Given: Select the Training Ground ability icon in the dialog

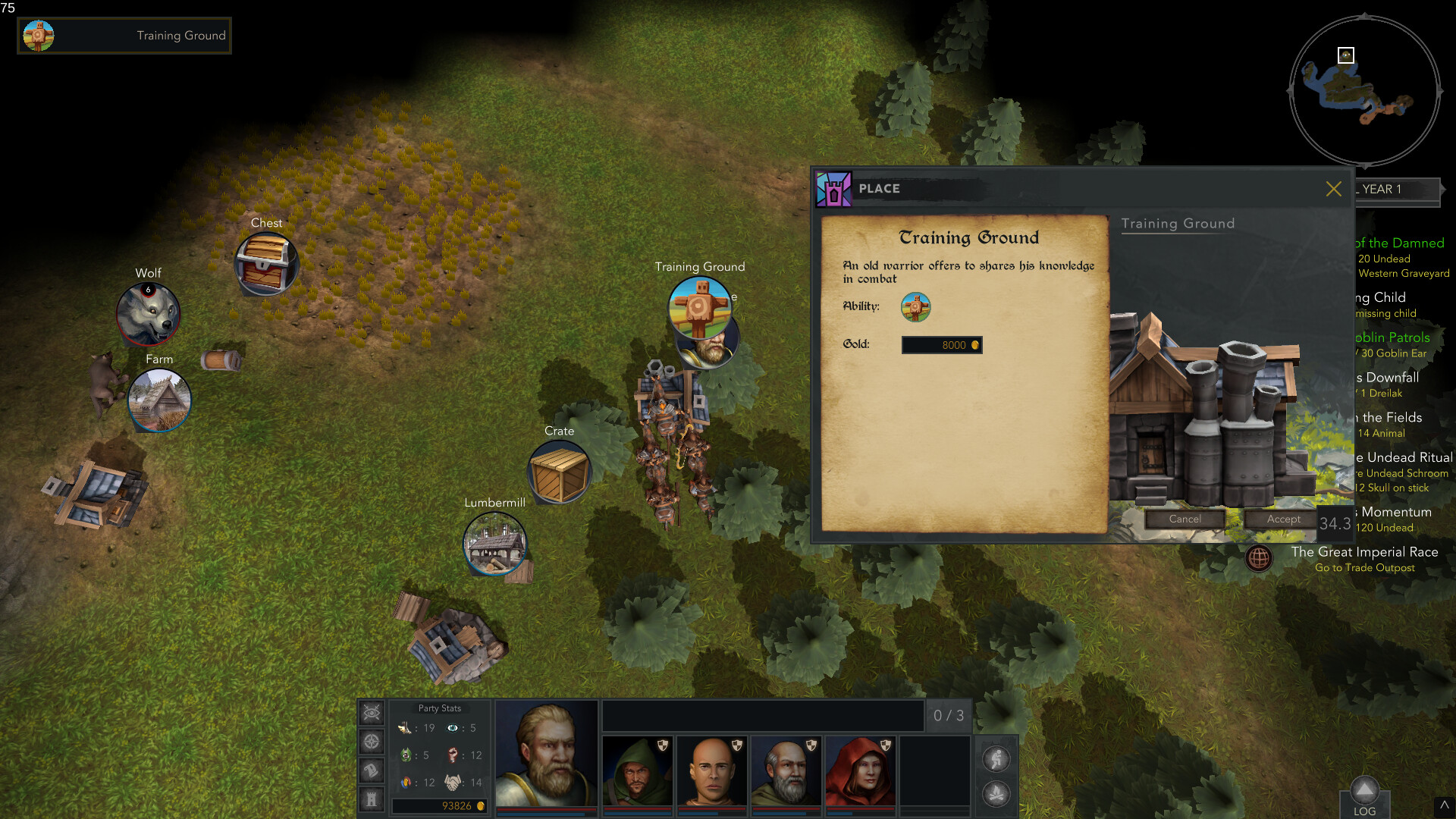Looking at the screenshot, I should (x=916, y=307).
